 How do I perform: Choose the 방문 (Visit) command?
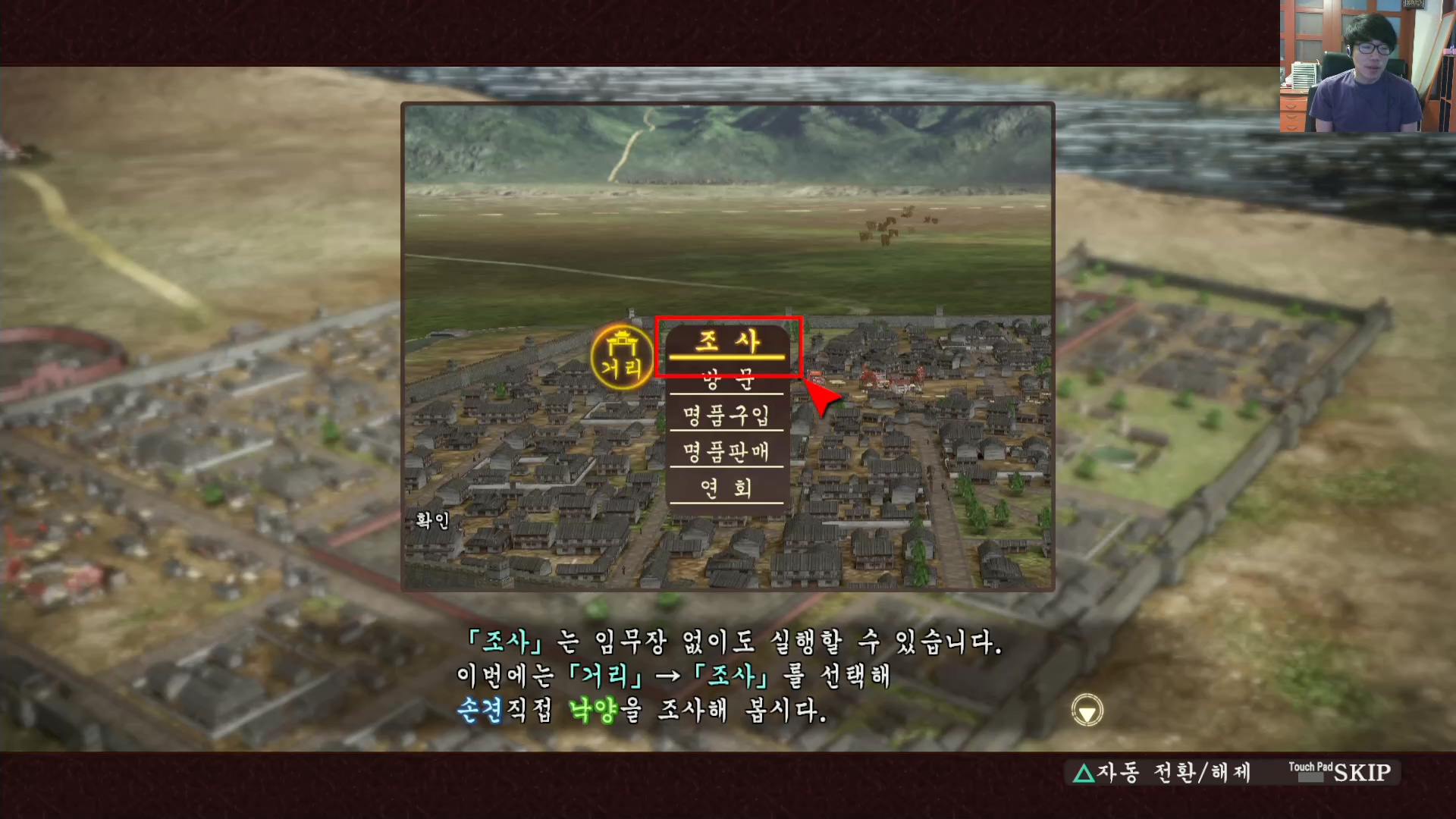[x=726, y=380]
